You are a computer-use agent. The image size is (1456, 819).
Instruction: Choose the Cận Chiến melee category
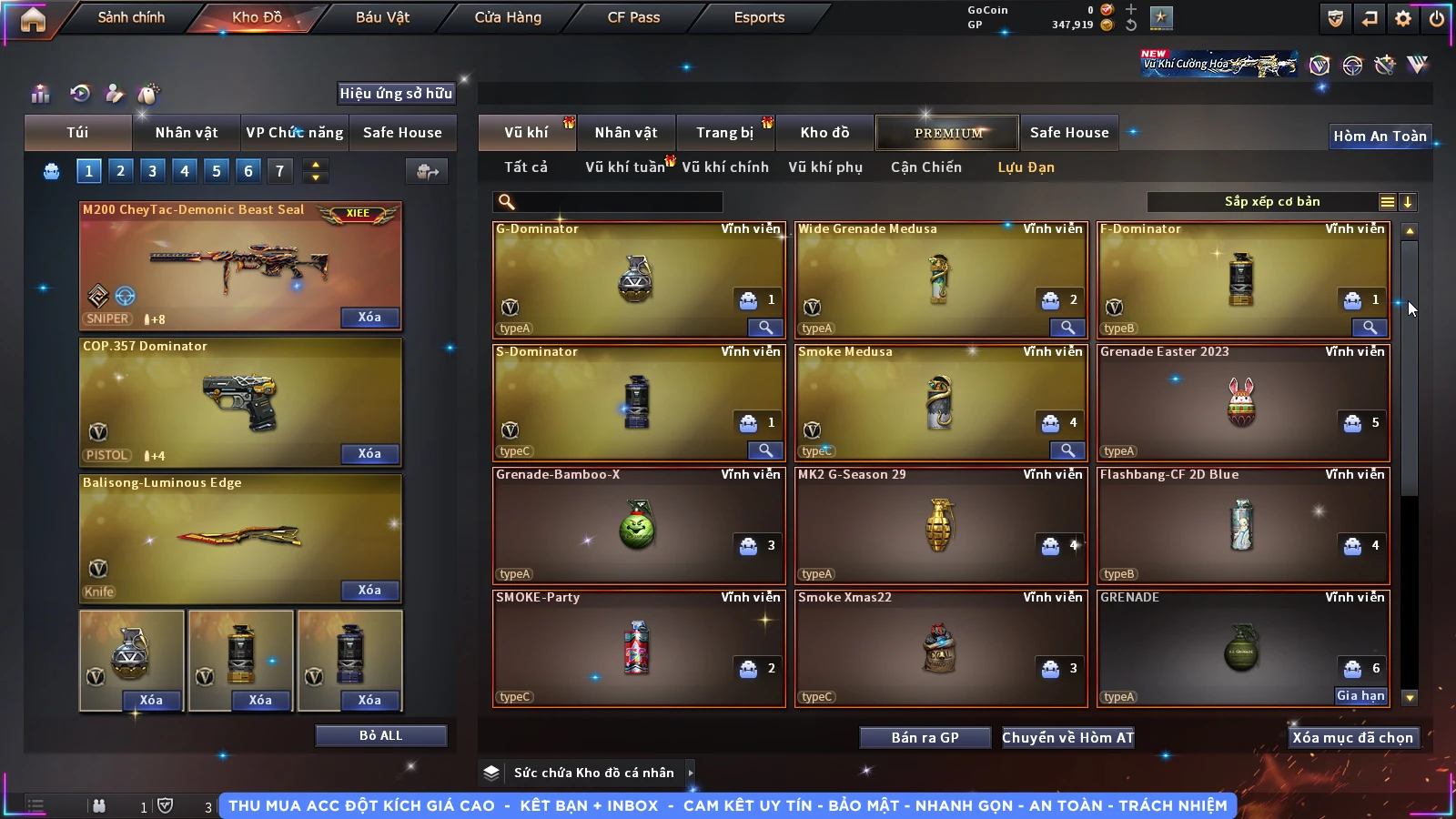pyautogui.click(x=925, y=167)
